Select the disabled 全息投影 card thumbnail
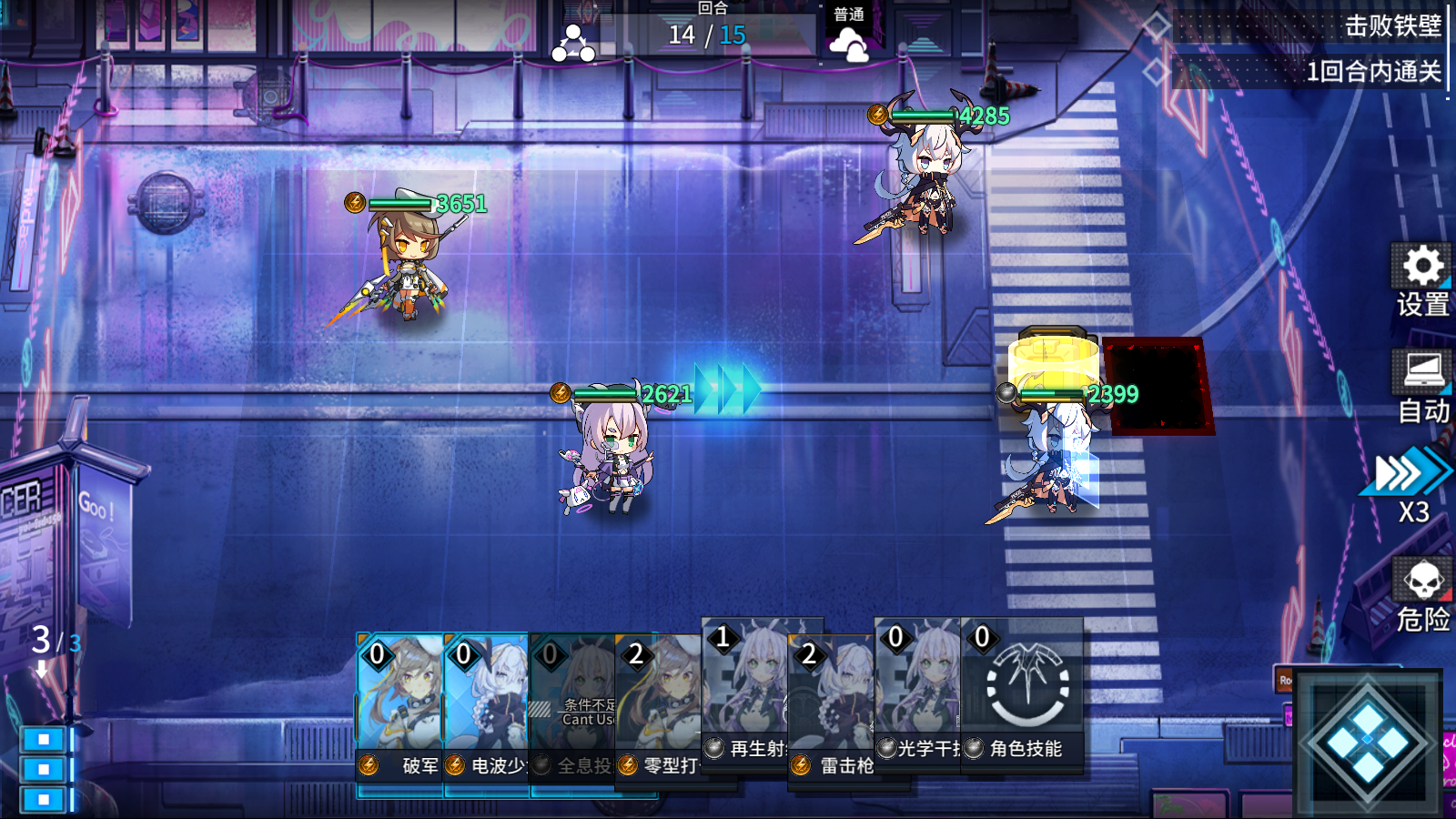This screenshot has width=1456, height=819. [573, 692]
